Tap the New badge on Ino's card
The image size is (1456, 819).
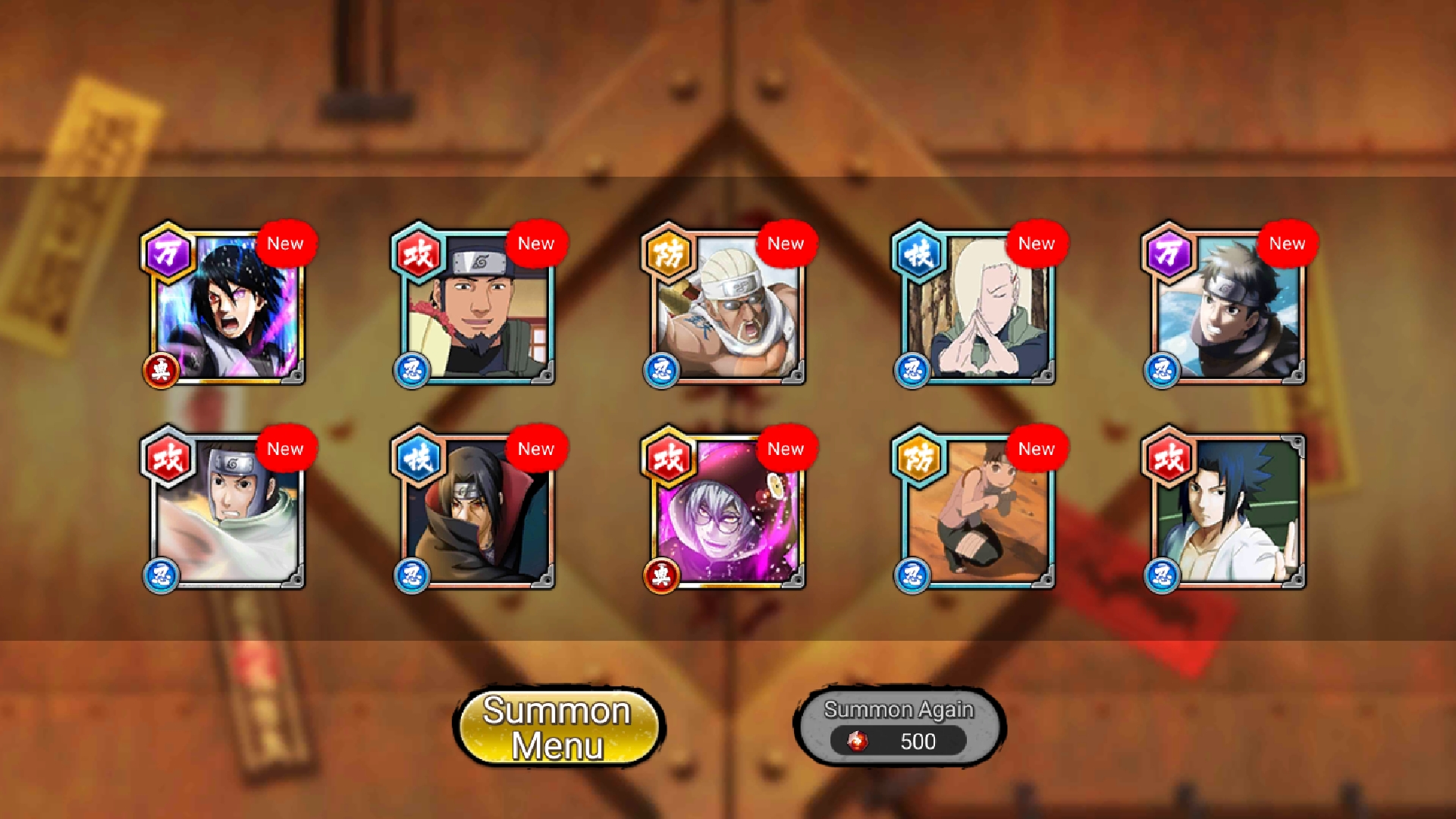[x=1036, y=243]
